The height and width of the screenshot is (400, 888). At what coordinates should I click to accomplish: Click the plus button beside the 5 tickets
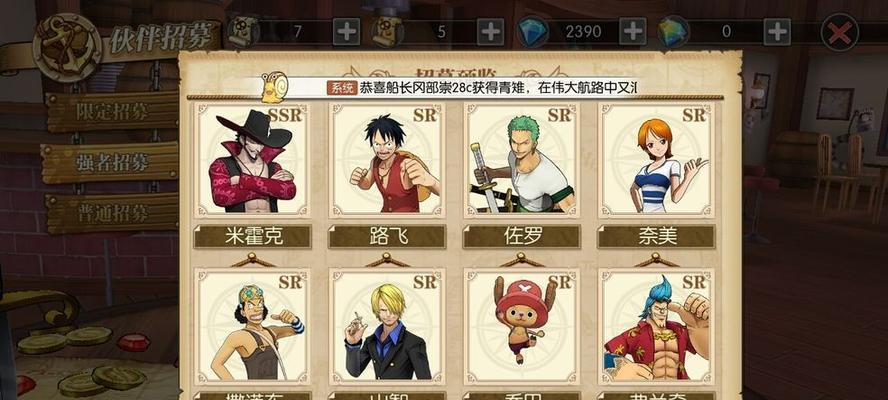(x=490, y=31)
